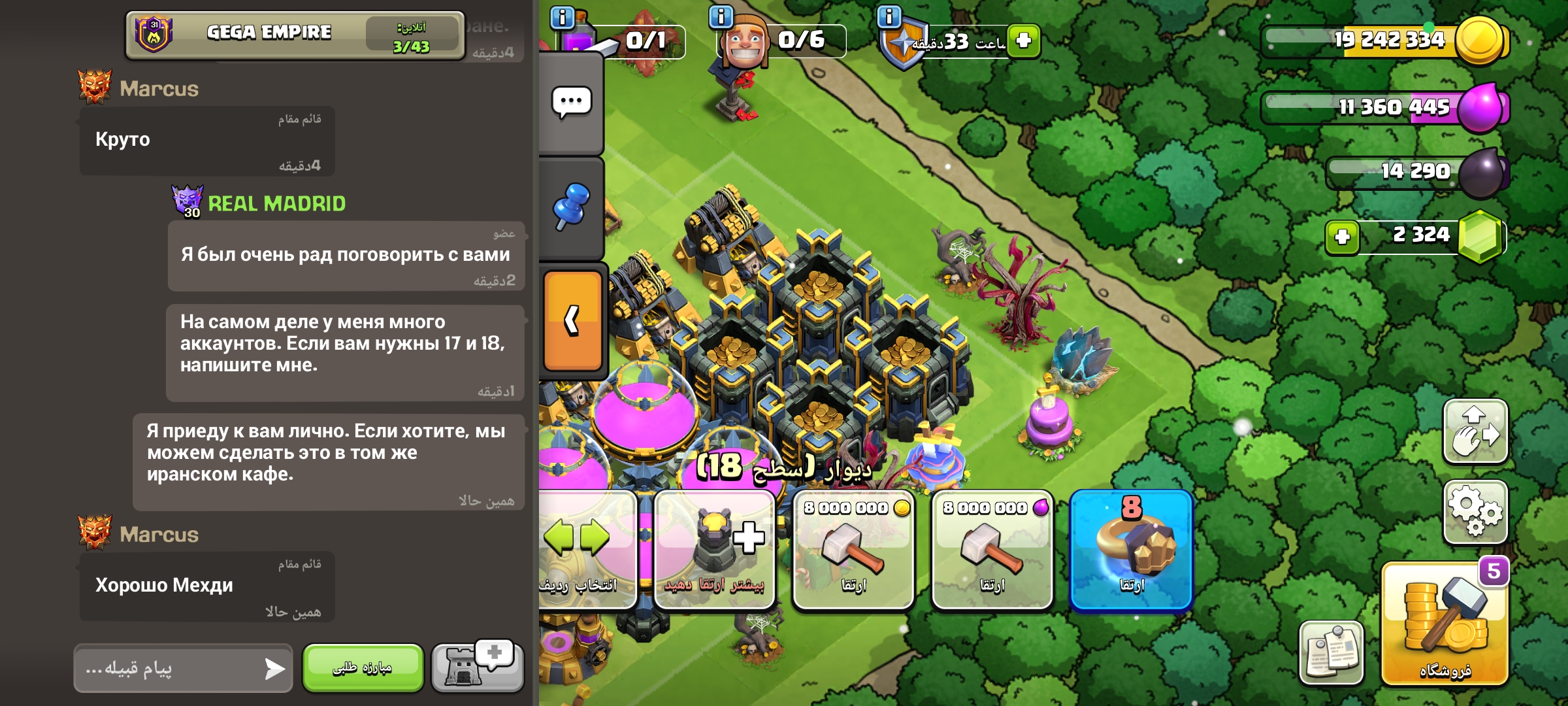
Task: Upgrade wall using 8,000,000 gold
Action: 853,550
